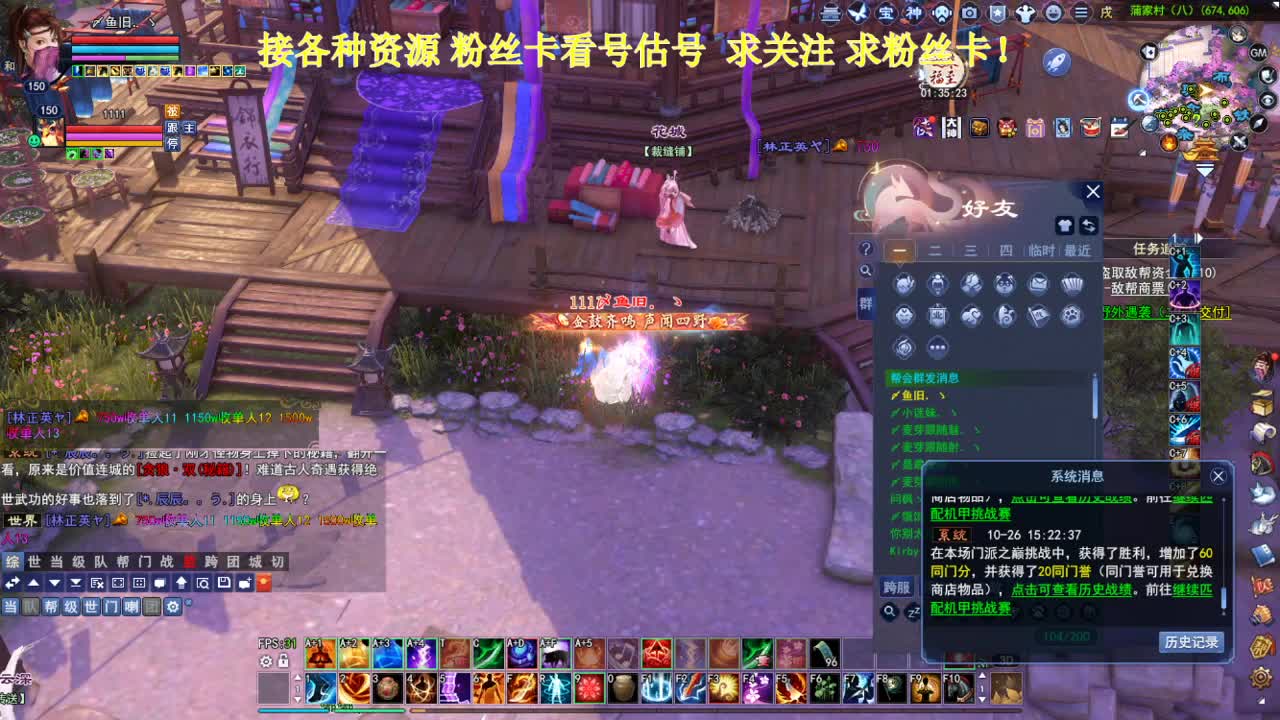Toggle the 队 team chat channel button
The width and height of the screenshot is (1280, 720).
[29, 607]
